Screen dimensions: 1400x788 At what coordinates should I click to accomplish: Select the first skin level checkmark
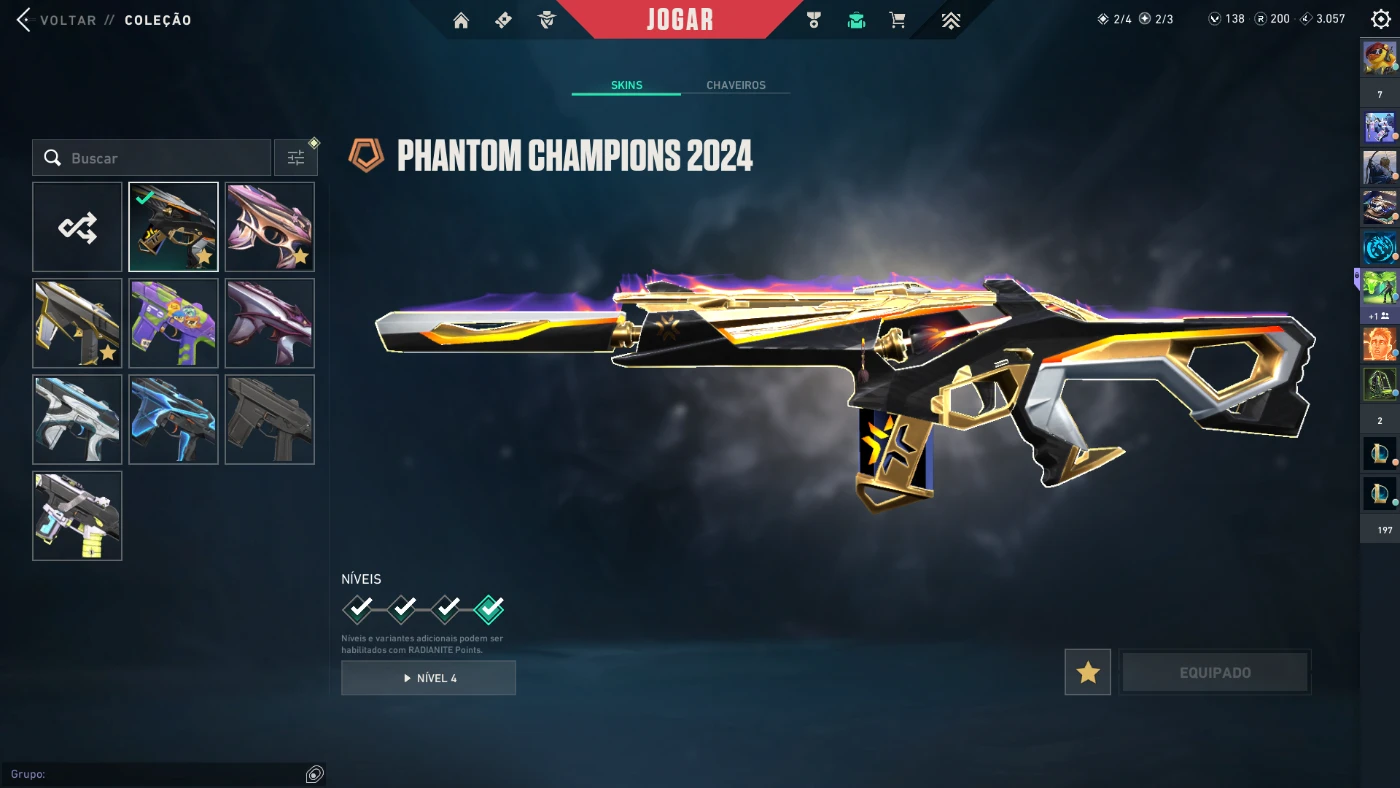coord(358,608)
